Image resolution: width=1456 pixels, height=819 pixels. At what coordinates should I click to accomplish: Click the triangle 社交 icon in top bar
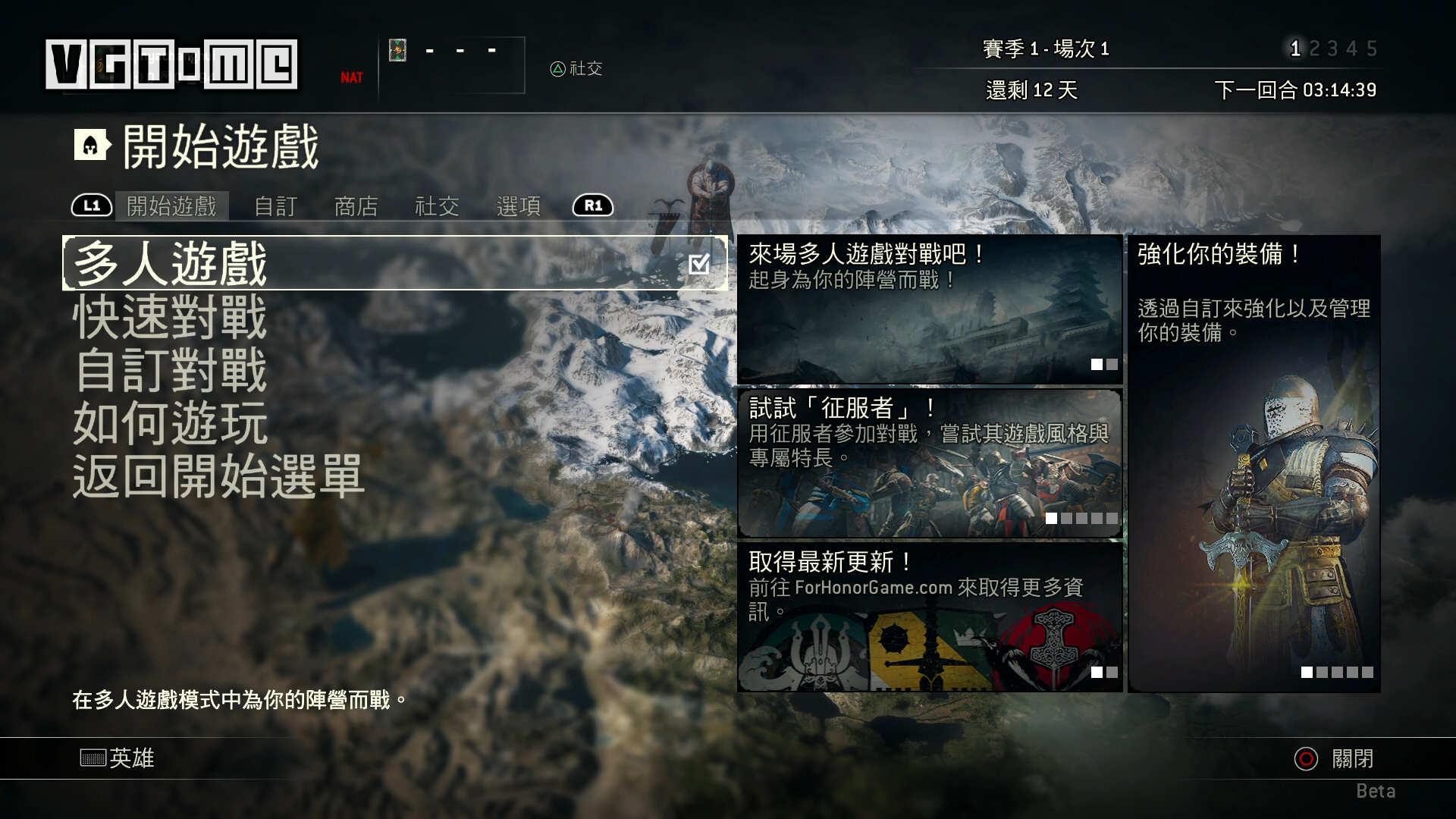(558, 70)
